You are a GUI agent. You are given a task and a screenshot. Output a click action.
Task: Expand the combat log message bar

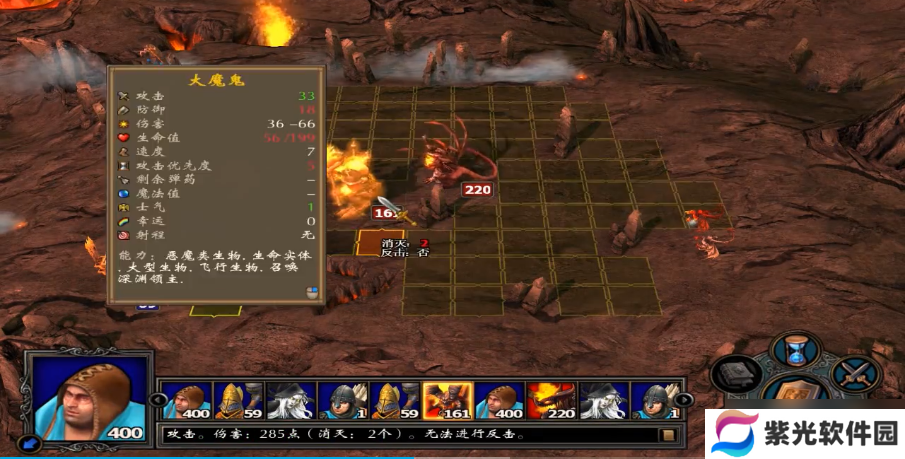pos(667,435)
